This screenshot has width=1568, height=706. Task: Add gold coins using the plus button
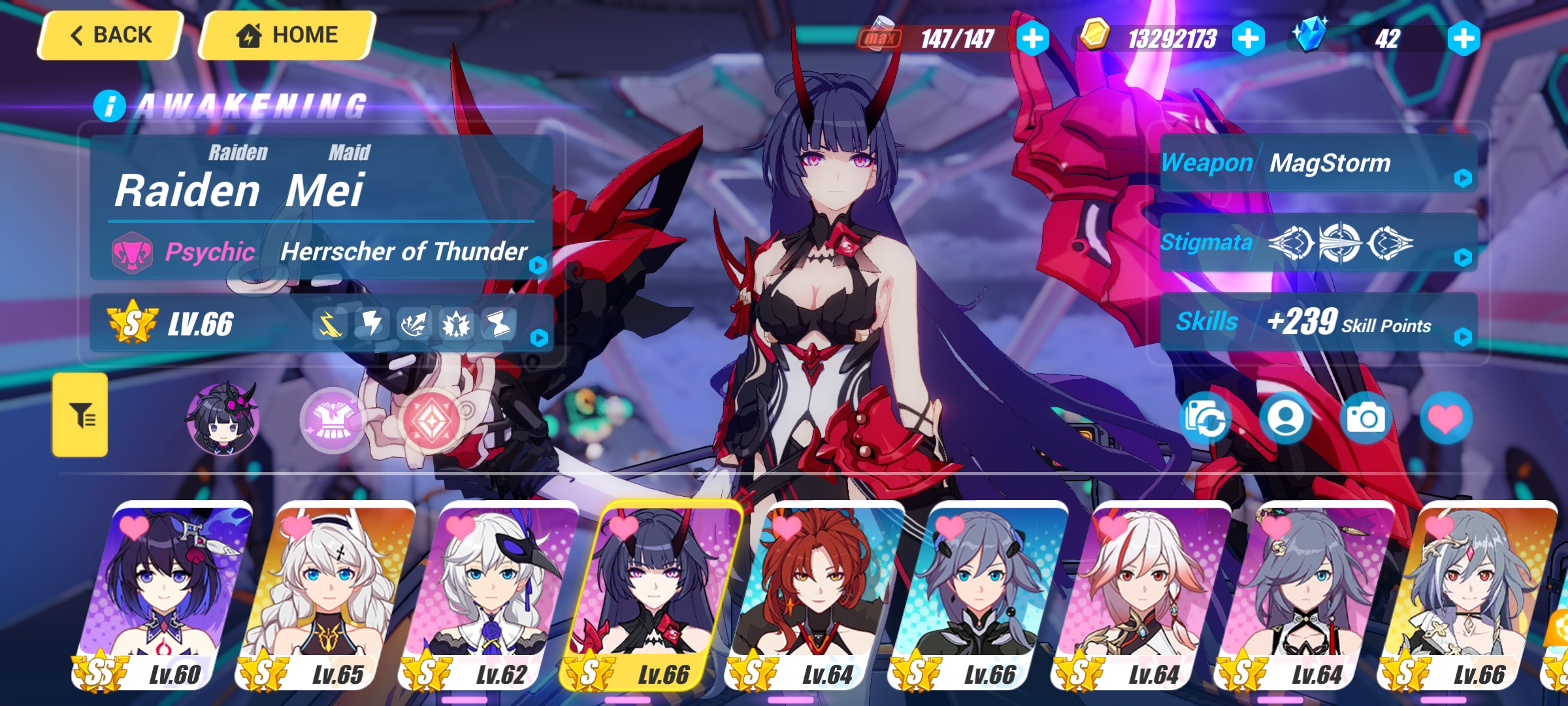[1248, 39]
